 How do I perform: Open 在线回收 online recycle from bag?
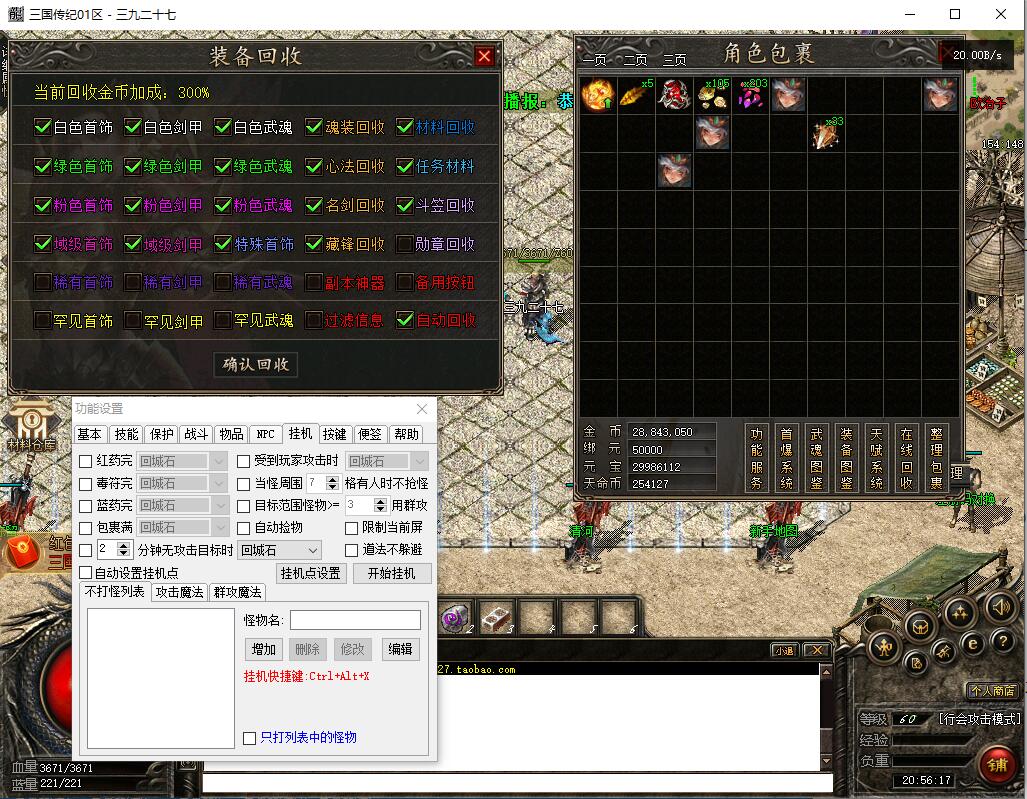tap(906, 457)
